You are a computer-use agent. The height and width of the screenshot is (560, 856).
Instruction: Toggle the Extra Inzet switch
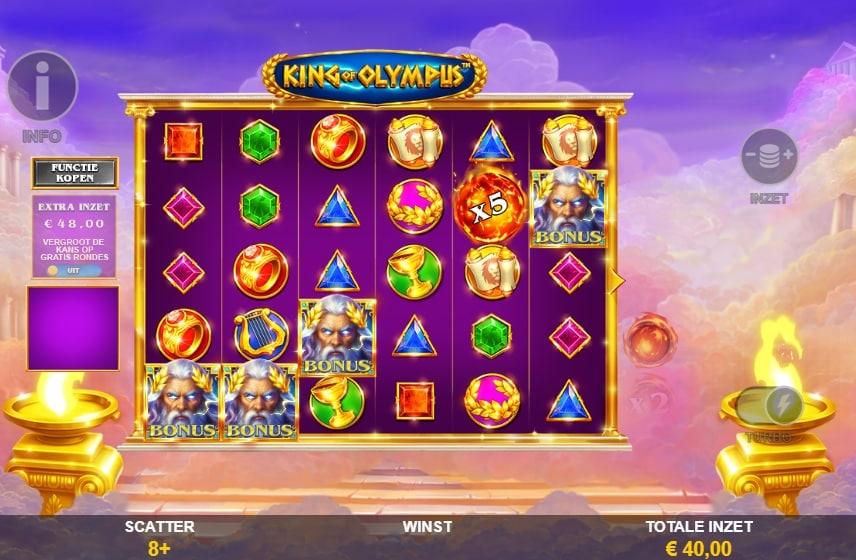(x=63, y=270)
